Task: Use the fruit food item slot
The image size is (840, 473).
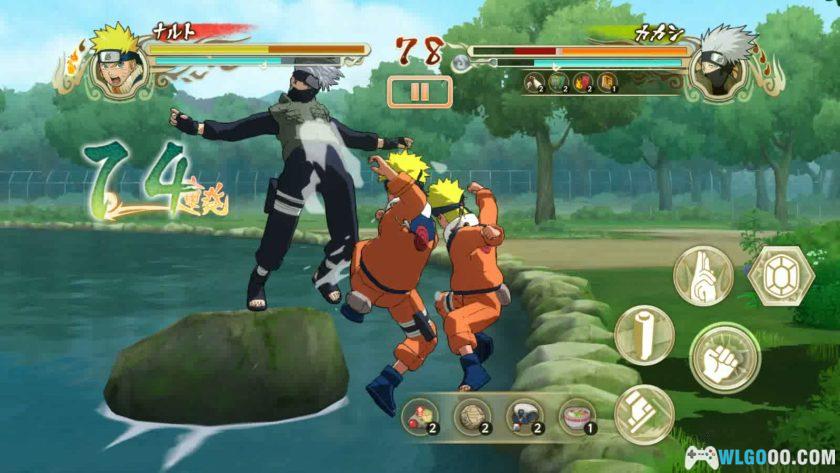Action: point(419,417)
